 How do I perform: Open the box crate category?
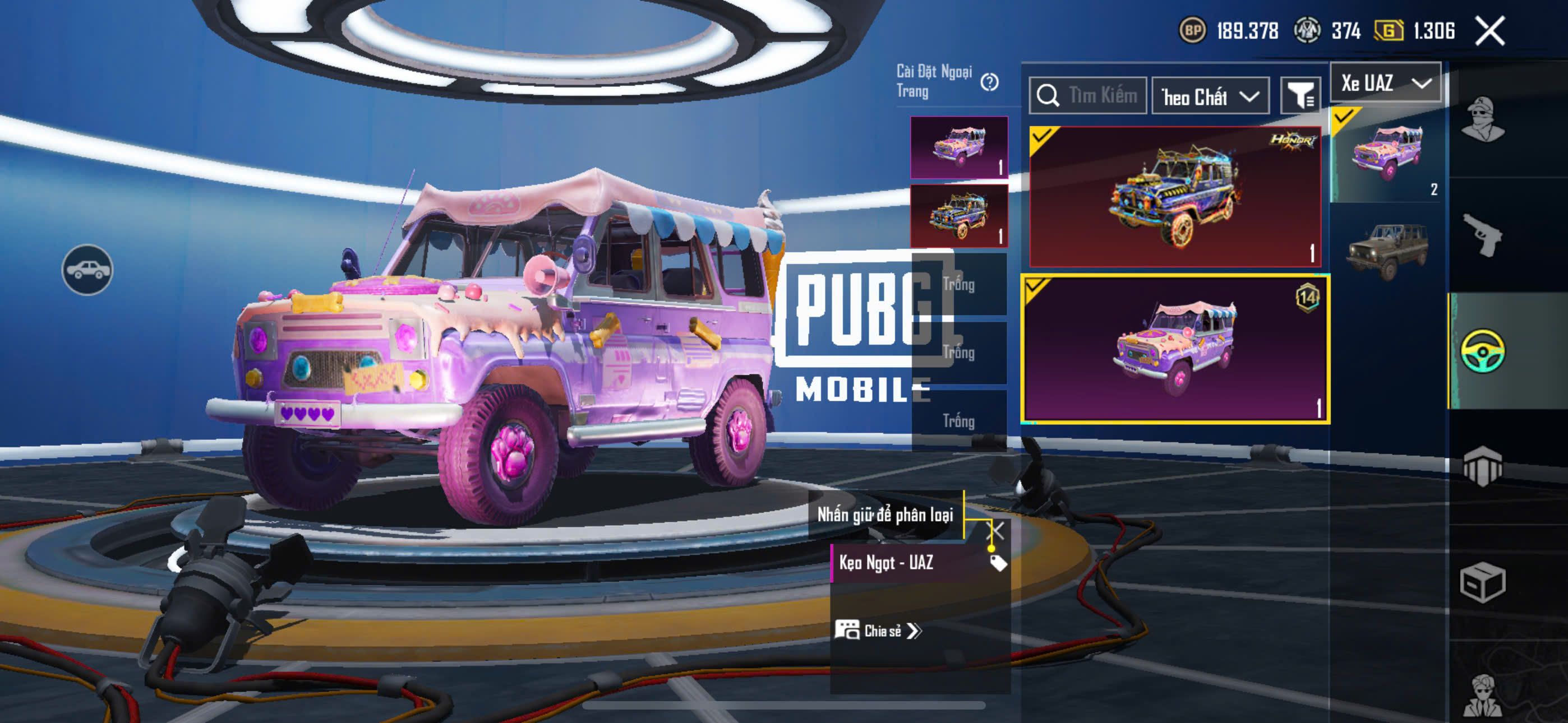point(1483,582)
